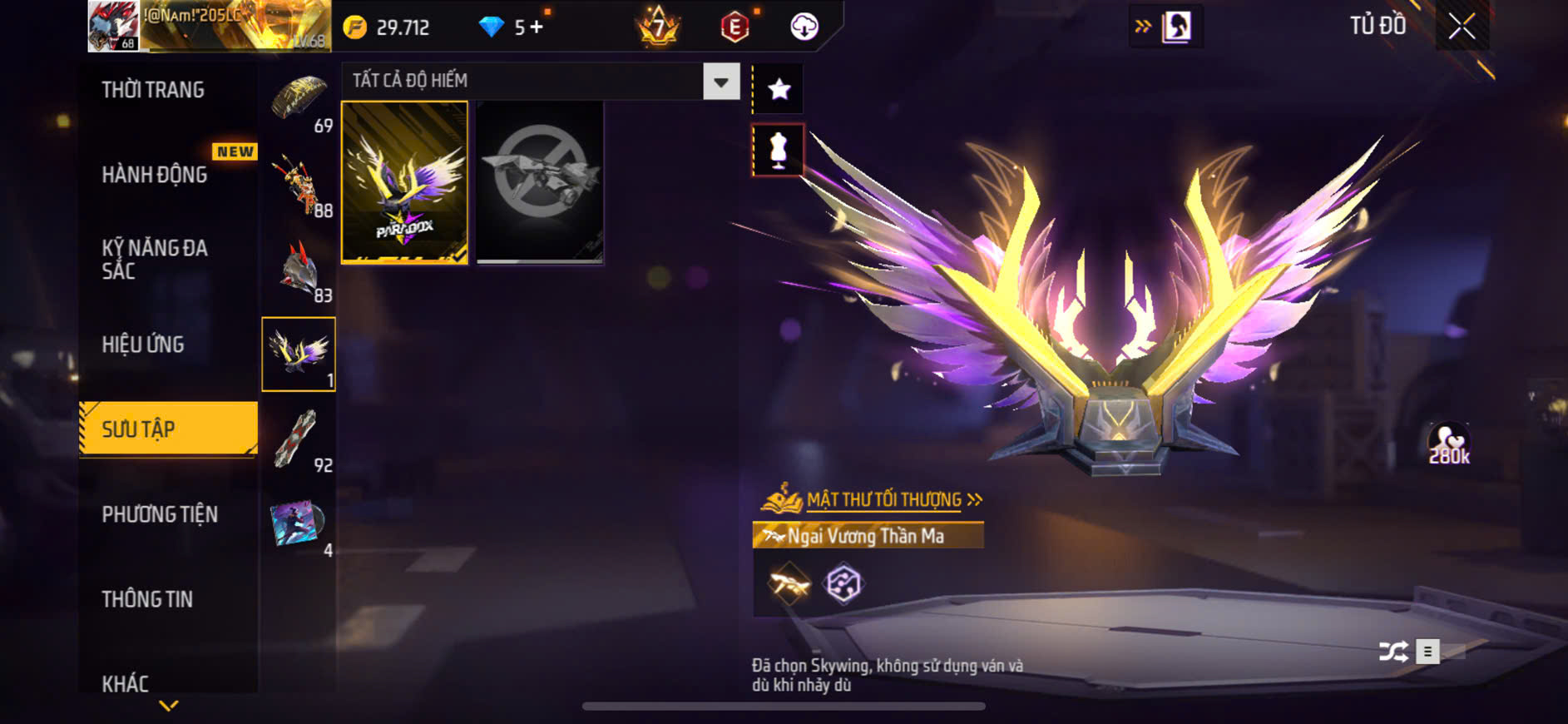1568x724 pixels.
Task: Open the Thời Trang category
Action: pyautogui.click(x=153, y=90)
